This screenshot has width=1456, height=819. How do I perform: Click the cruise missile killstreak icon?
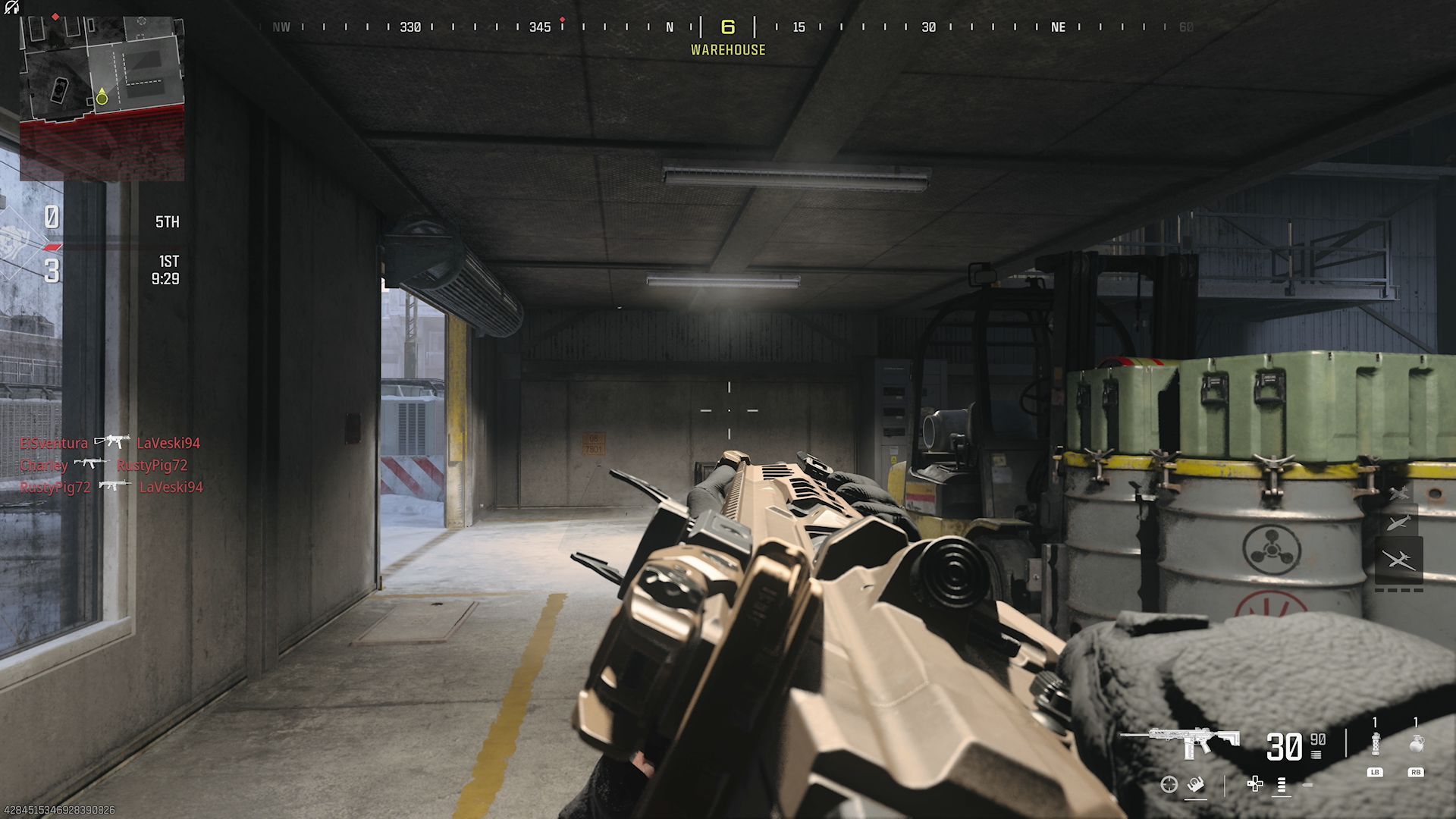click(x=1400, y=522)
